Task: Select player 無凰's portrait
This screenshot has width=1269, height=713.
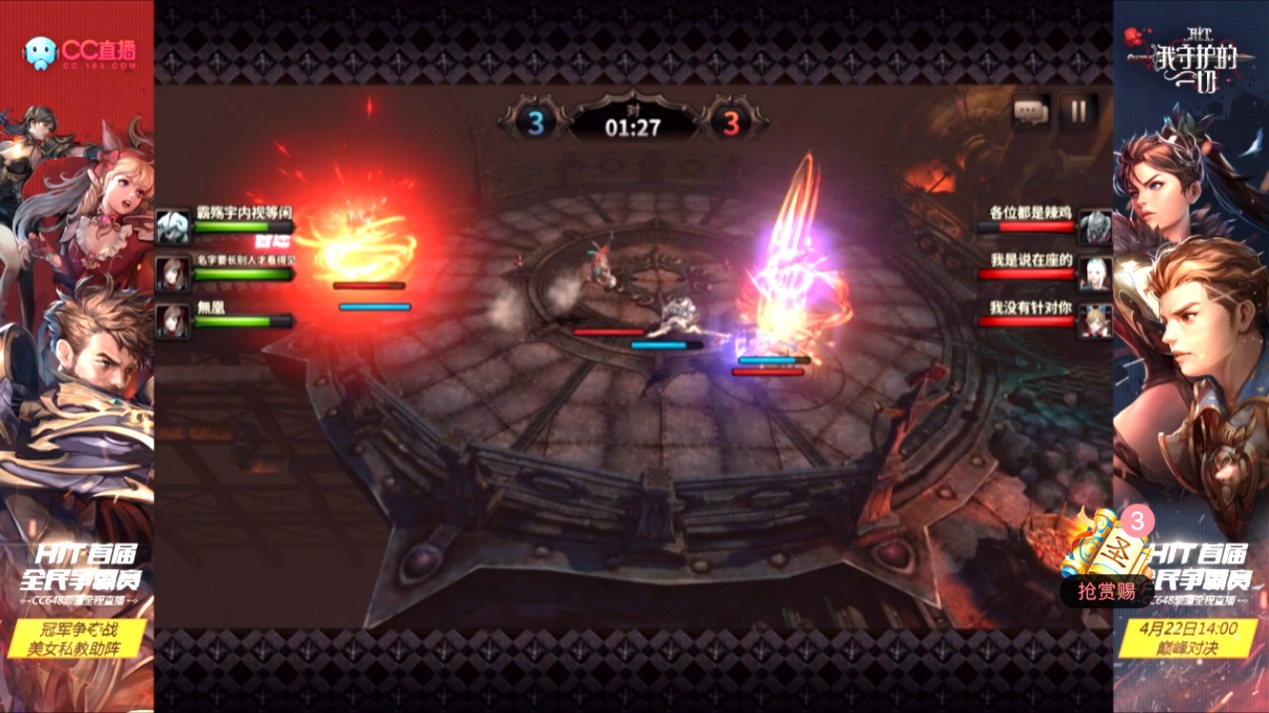Action: [x=173, y=320]
